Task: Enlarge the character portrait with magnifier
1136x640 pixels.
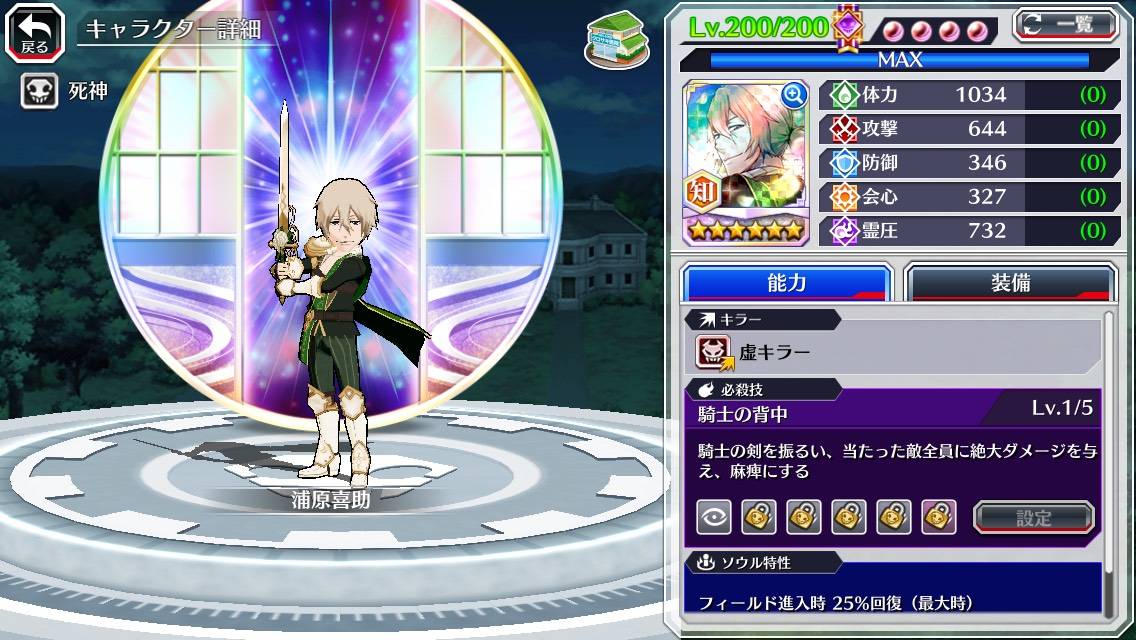Action: pos(794,95)
